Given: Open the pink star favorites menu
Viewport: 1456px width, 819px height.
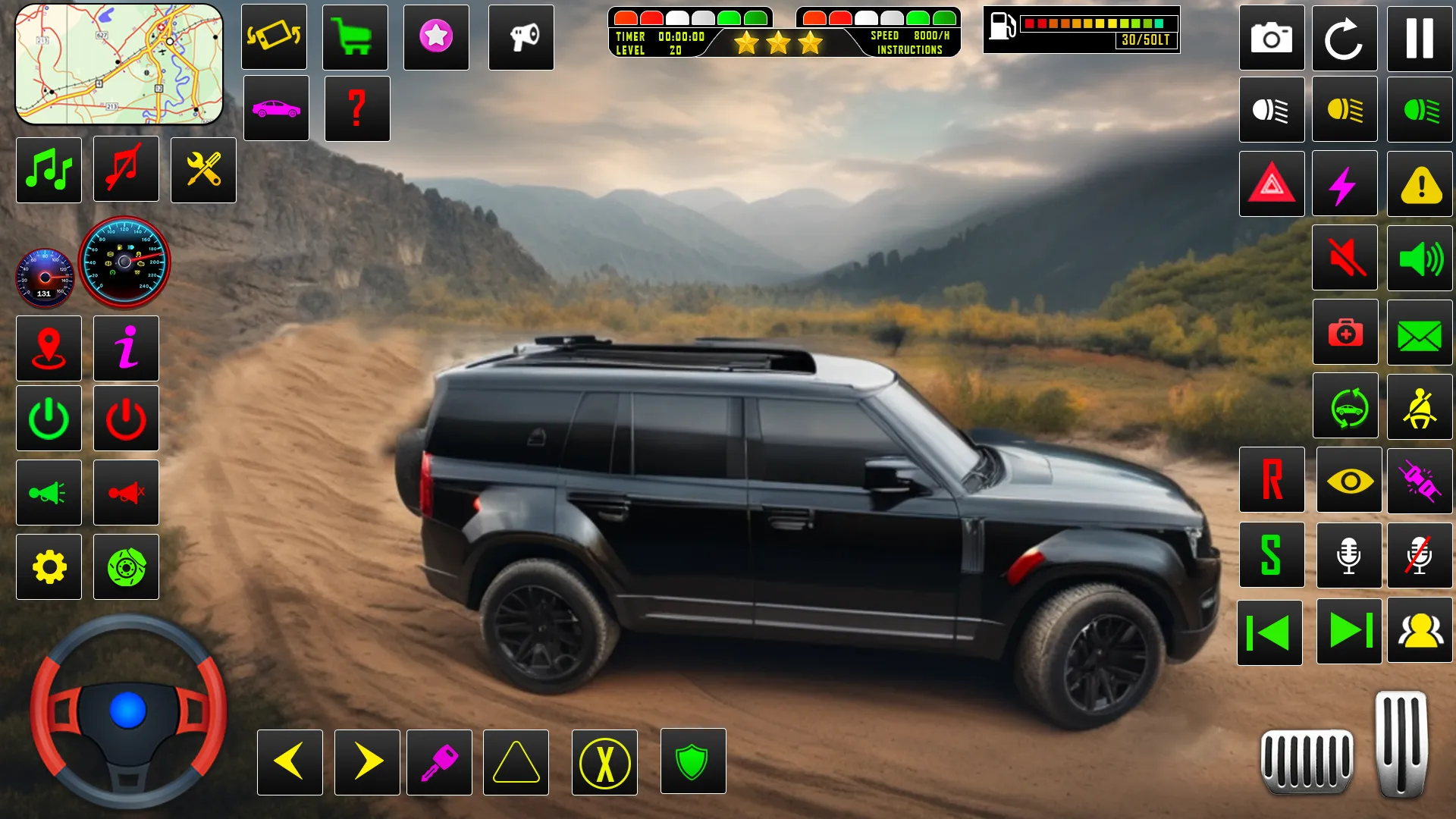Looking at the screenshot, I should coord(436,37).
